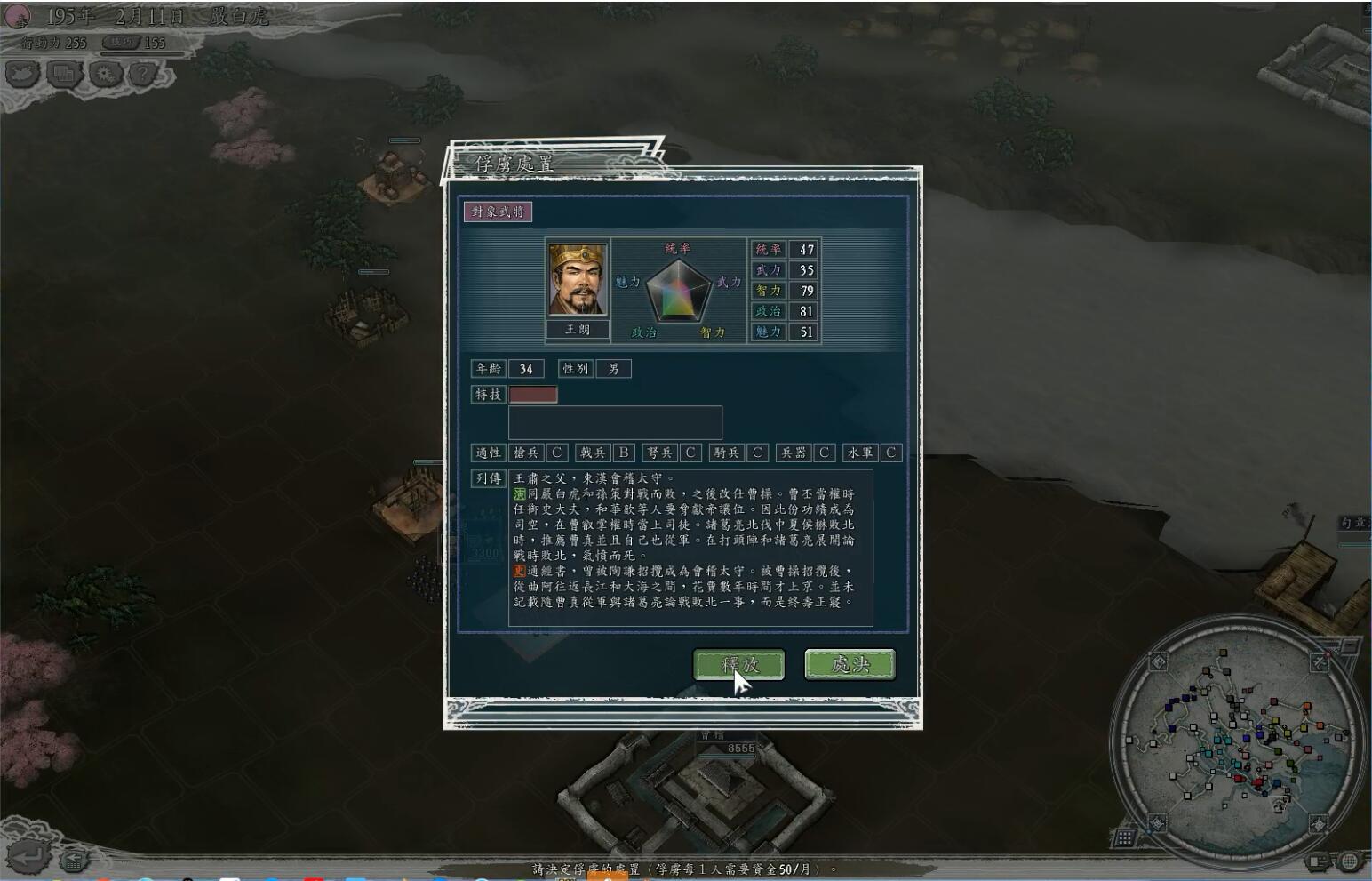Click the spring season emblem at top-left
This screenshot has height=881, width=1372.
pos(17,14)
